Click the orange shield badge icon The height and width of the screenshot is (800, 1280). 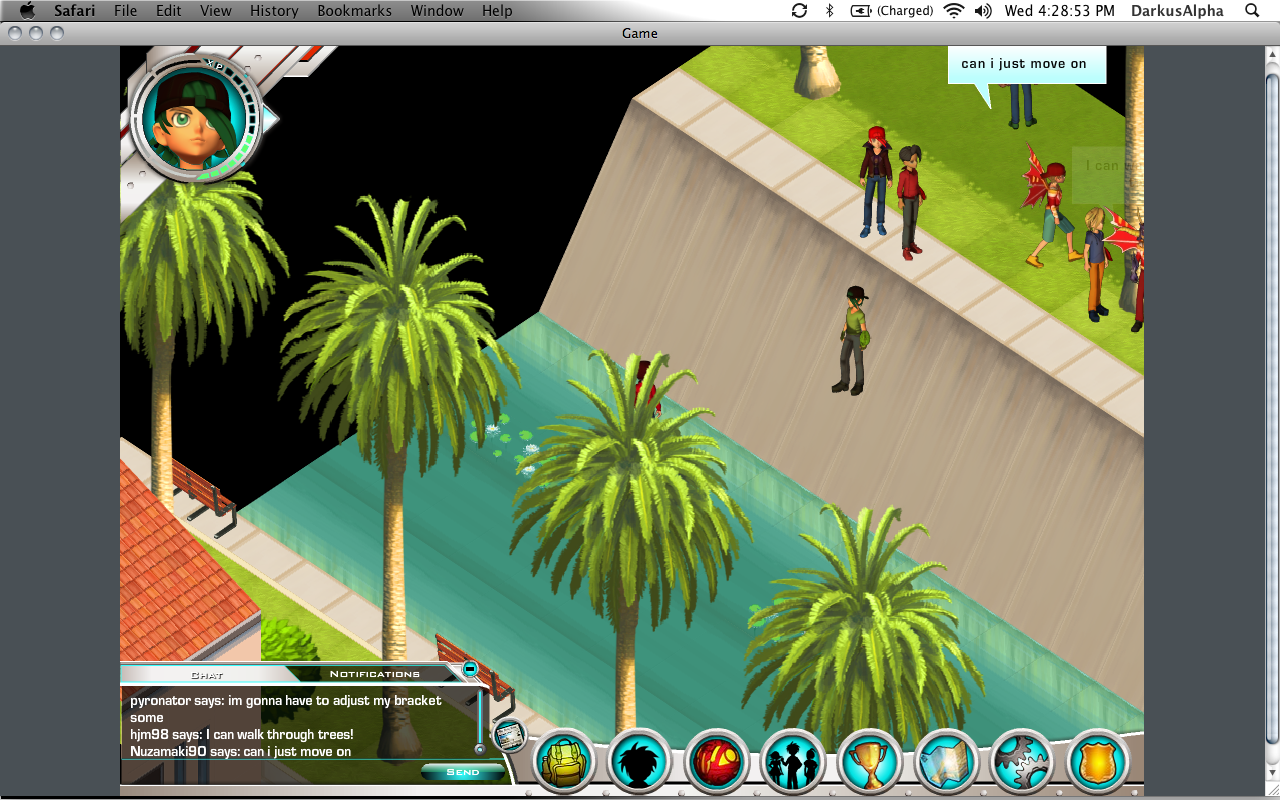(x=1098, y=764)
